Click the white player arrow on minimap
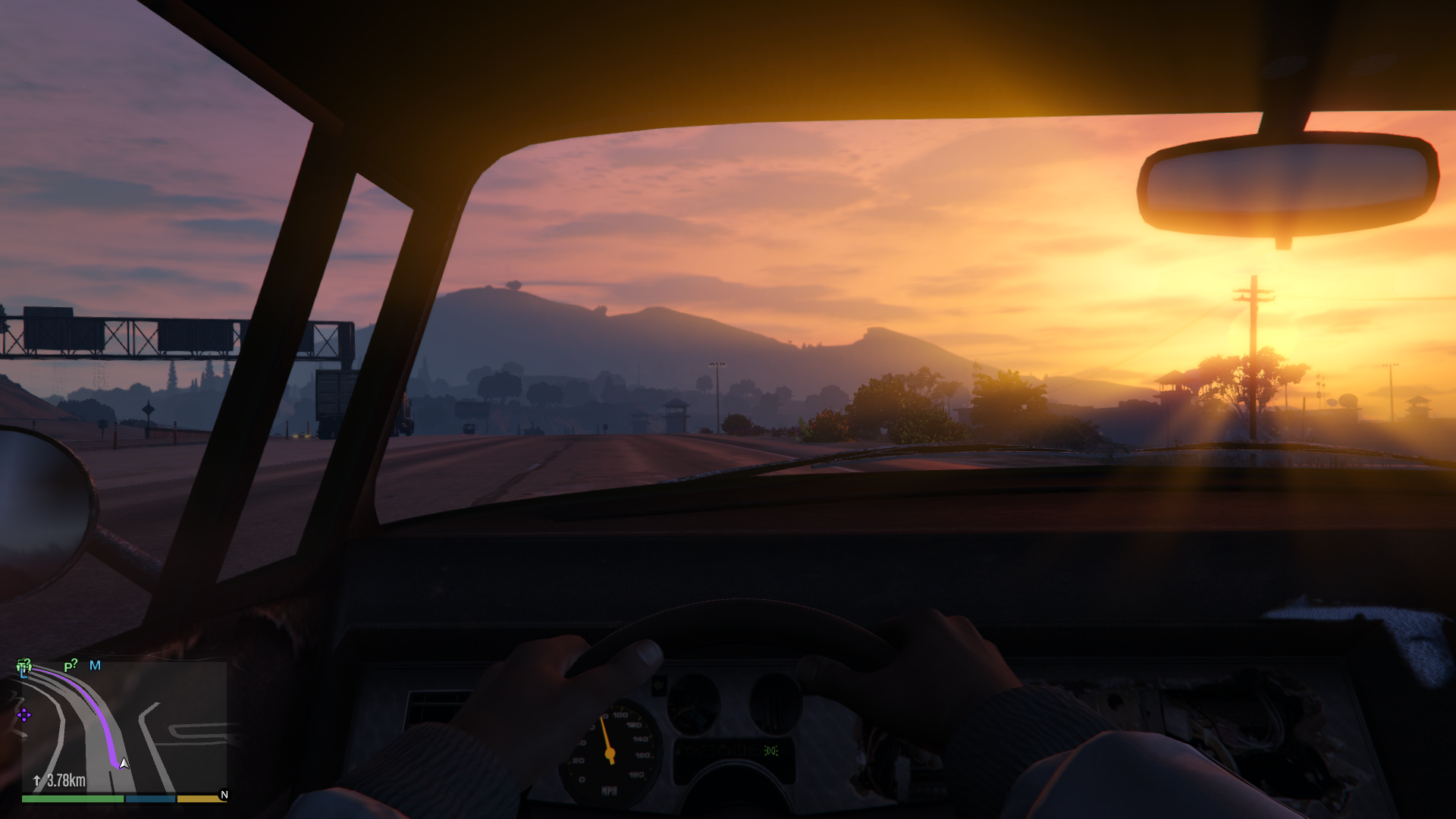Screen dimensions: 1456x819 [x=124, y=763]
